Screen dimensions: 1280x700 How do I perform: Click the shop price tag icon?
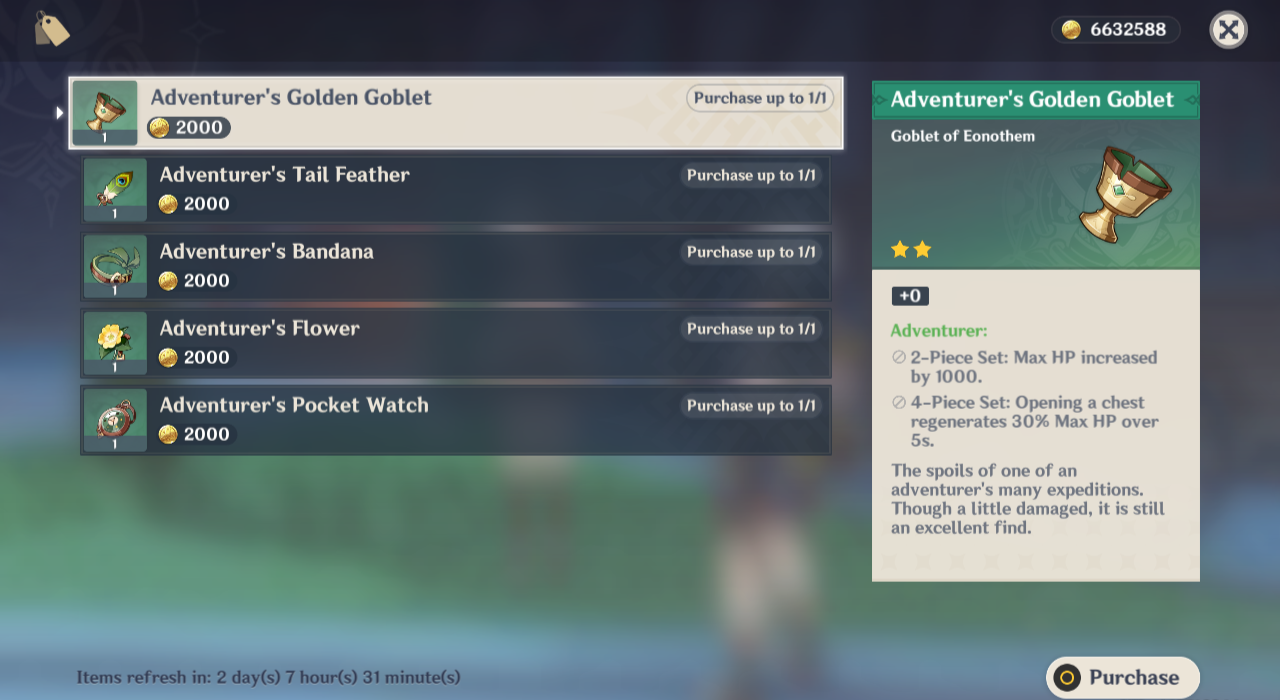point(51,29)
